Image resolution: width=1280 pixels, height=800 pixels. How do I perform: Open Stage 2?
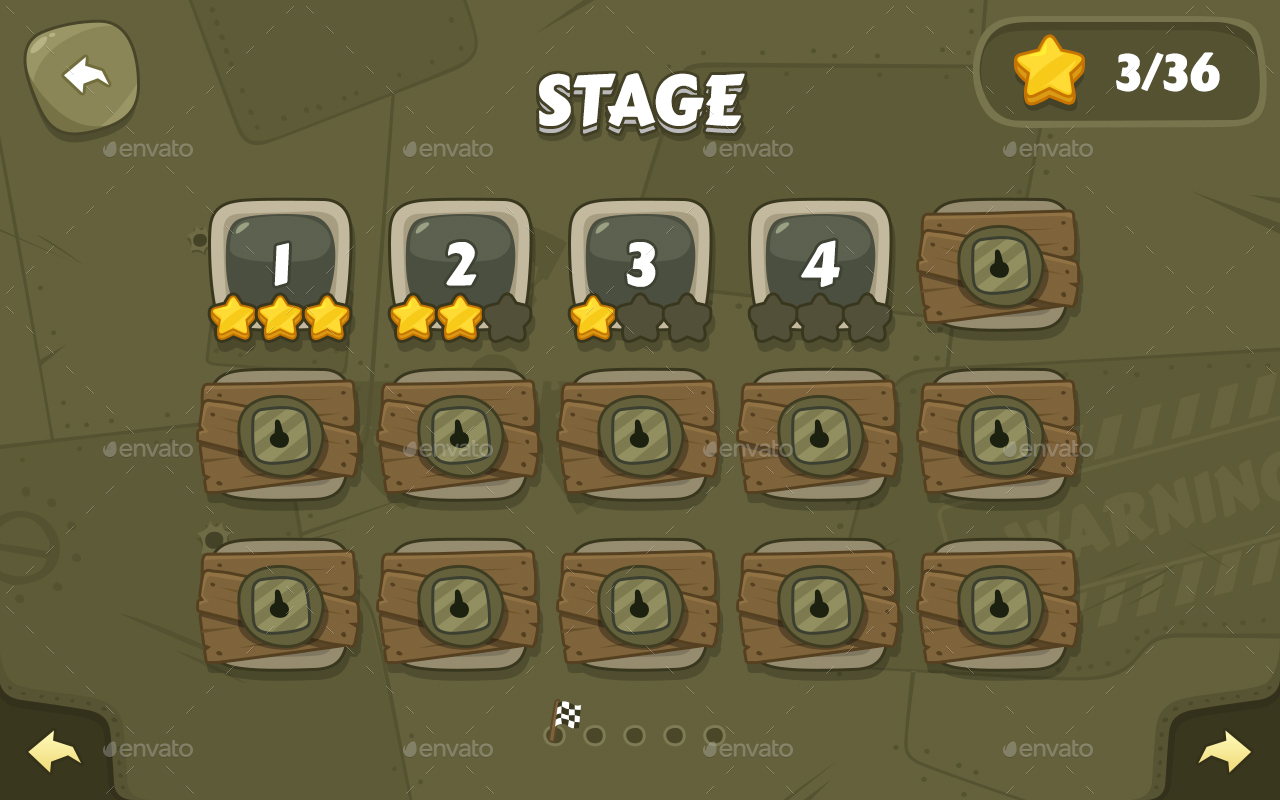point(460,258)
